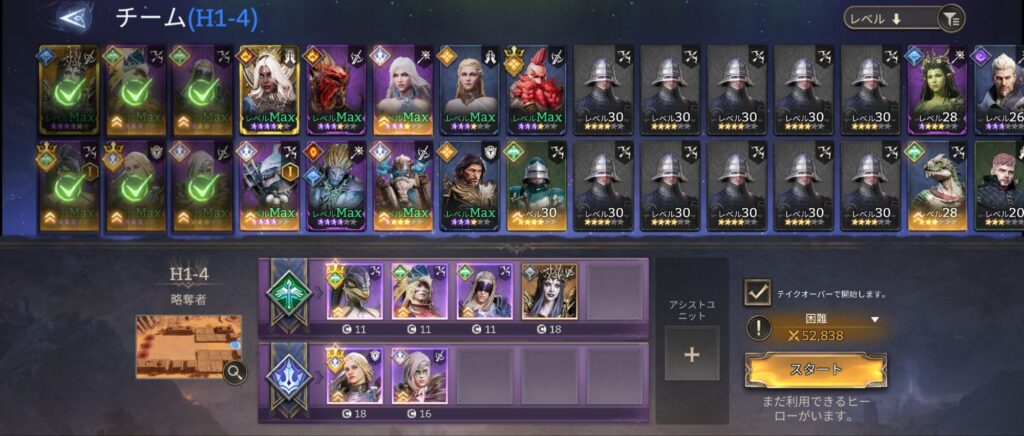Choose the green-skinned woman level 28 card

click(936, 90)
